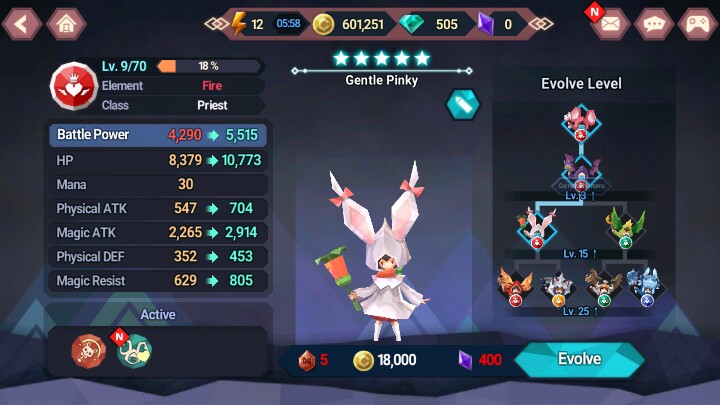This screenshot has height=405, width=720.
Task: Open the gamepad menu icon
Action: tap(696, 23)
